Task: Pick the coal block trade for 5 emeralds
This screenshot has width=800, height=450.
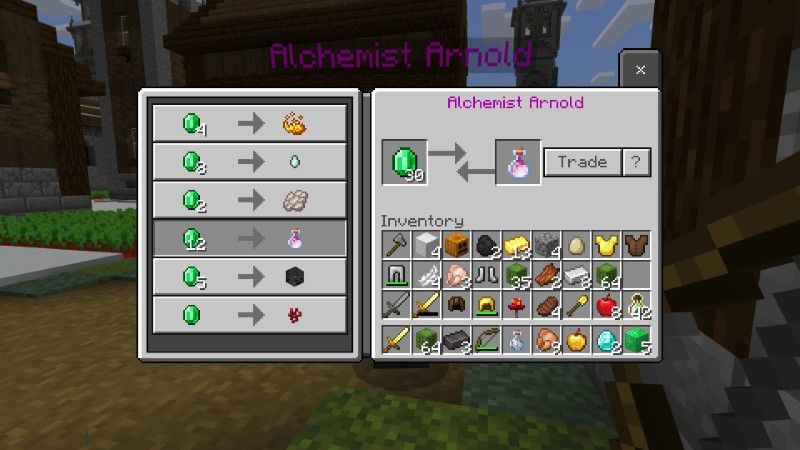Action: point(250,276)
